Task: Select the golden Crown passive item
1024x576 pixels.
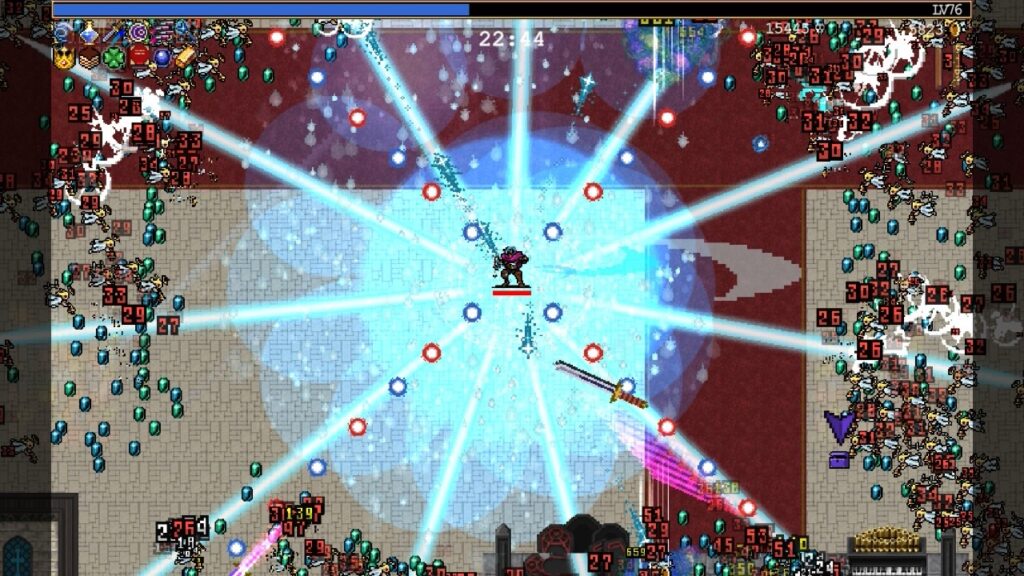Action: (x=64, y=57)
